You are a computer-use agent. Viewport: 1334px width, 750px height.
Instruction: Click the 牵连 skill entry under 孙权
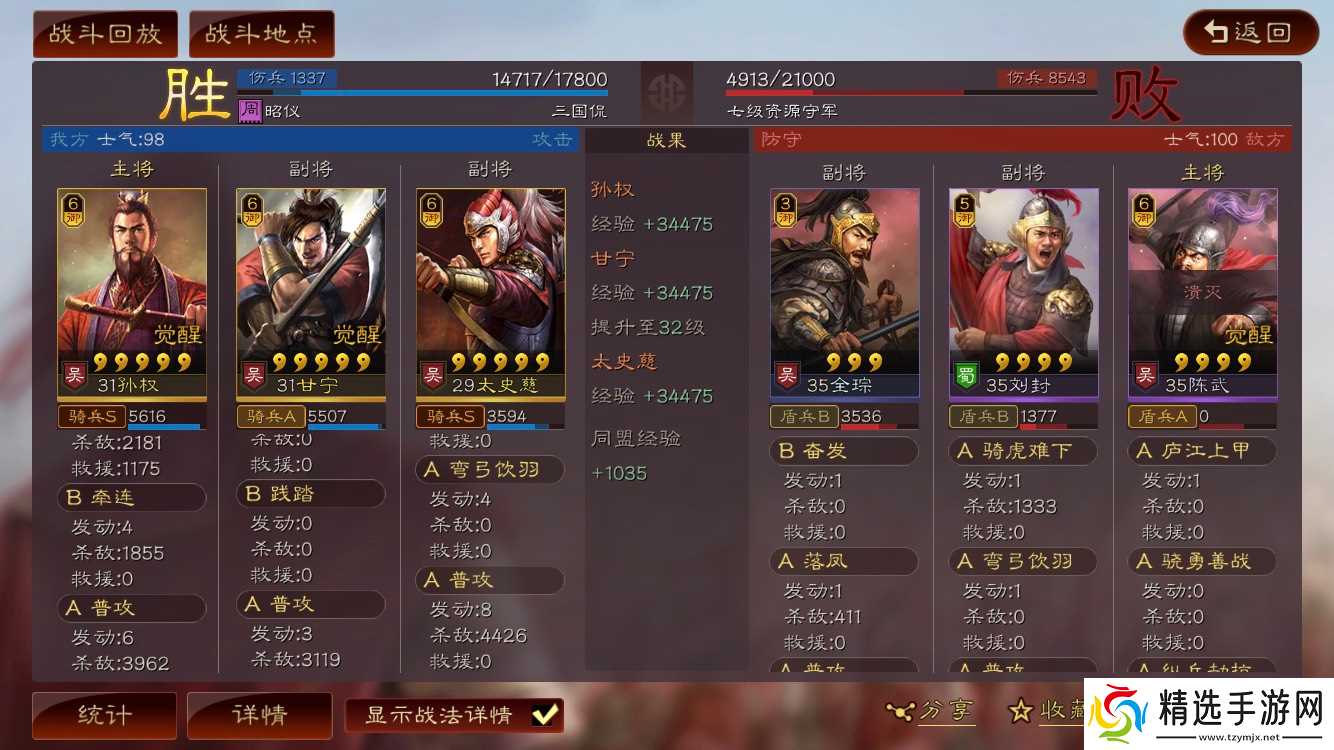click(131, 497)
